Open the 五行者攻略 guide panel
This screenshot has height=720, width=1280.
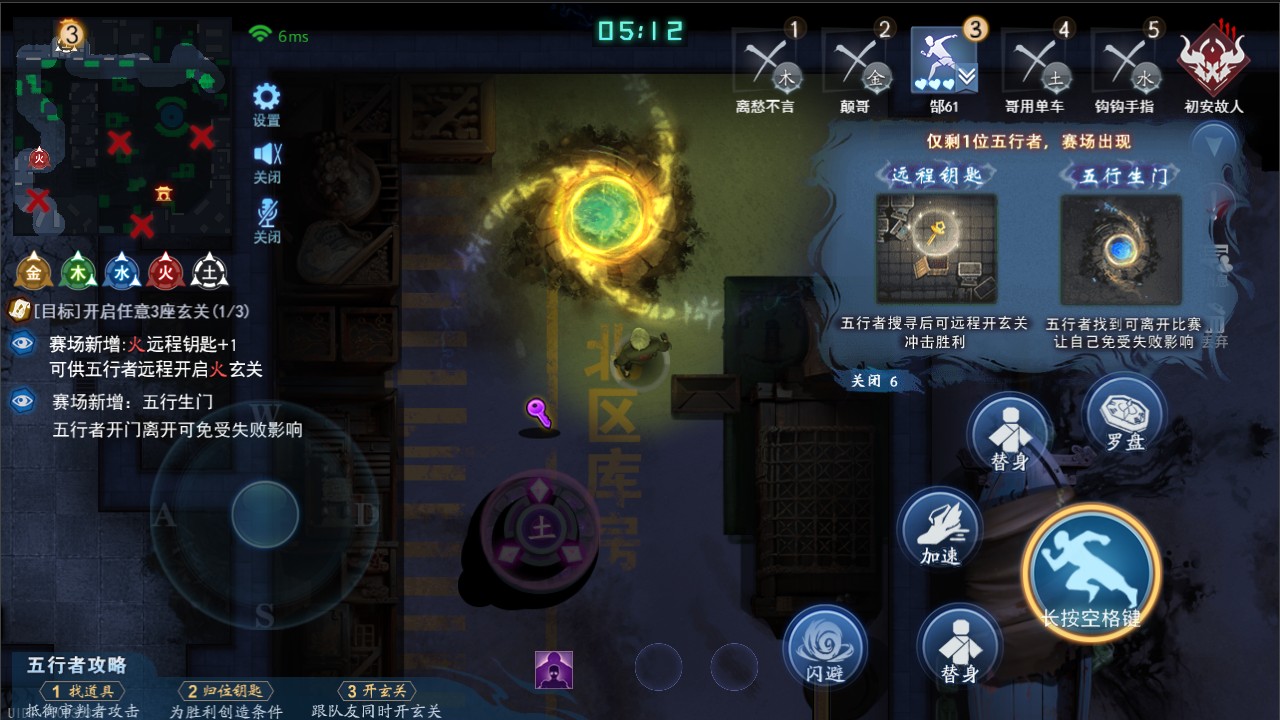78,665
